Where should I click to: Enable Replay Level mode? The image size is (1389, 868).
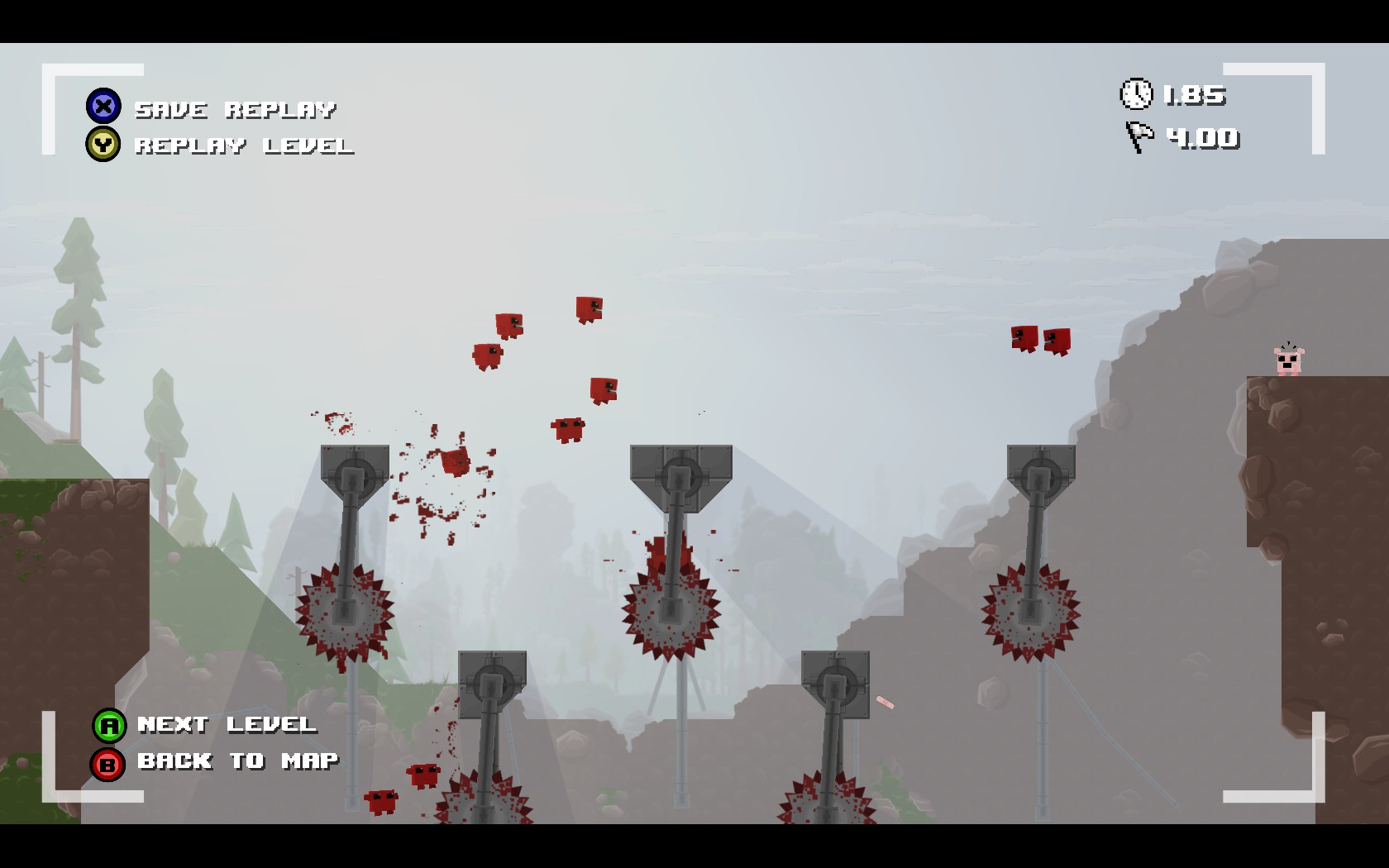tap(244, 146)
